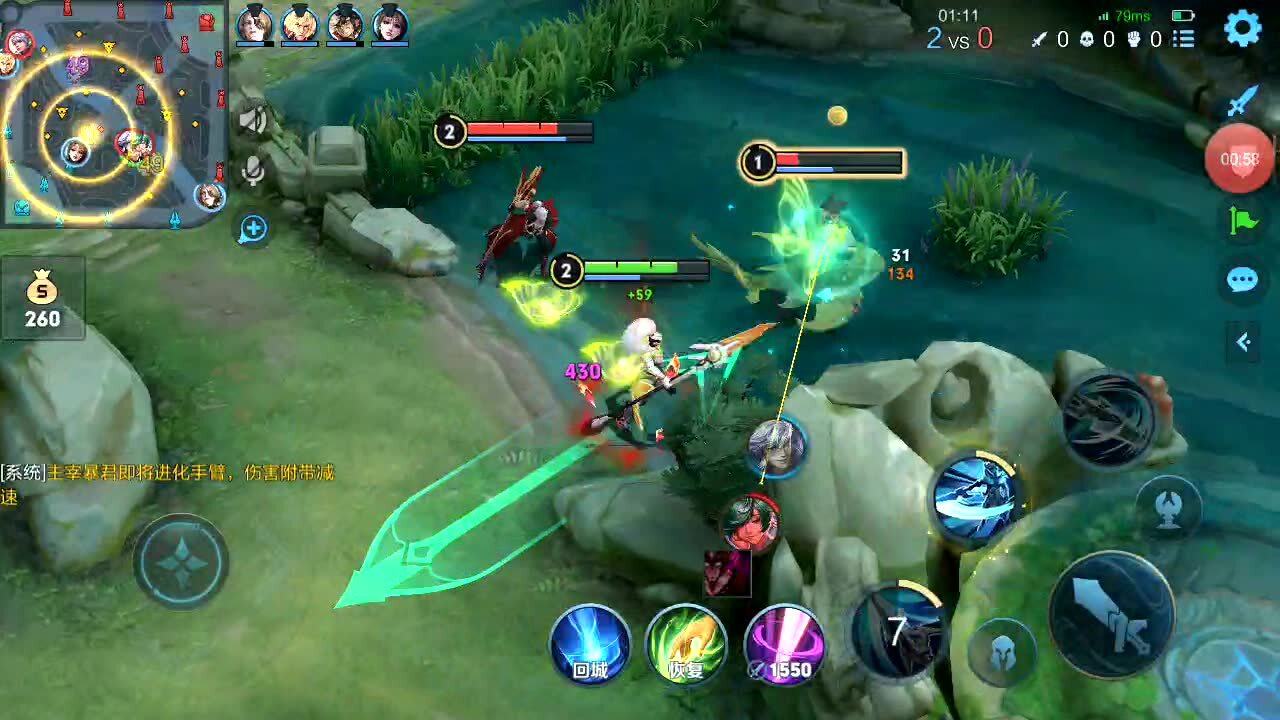Activate the skill showing cooldown 7
Screen dimensions: 1280x720
897,630
